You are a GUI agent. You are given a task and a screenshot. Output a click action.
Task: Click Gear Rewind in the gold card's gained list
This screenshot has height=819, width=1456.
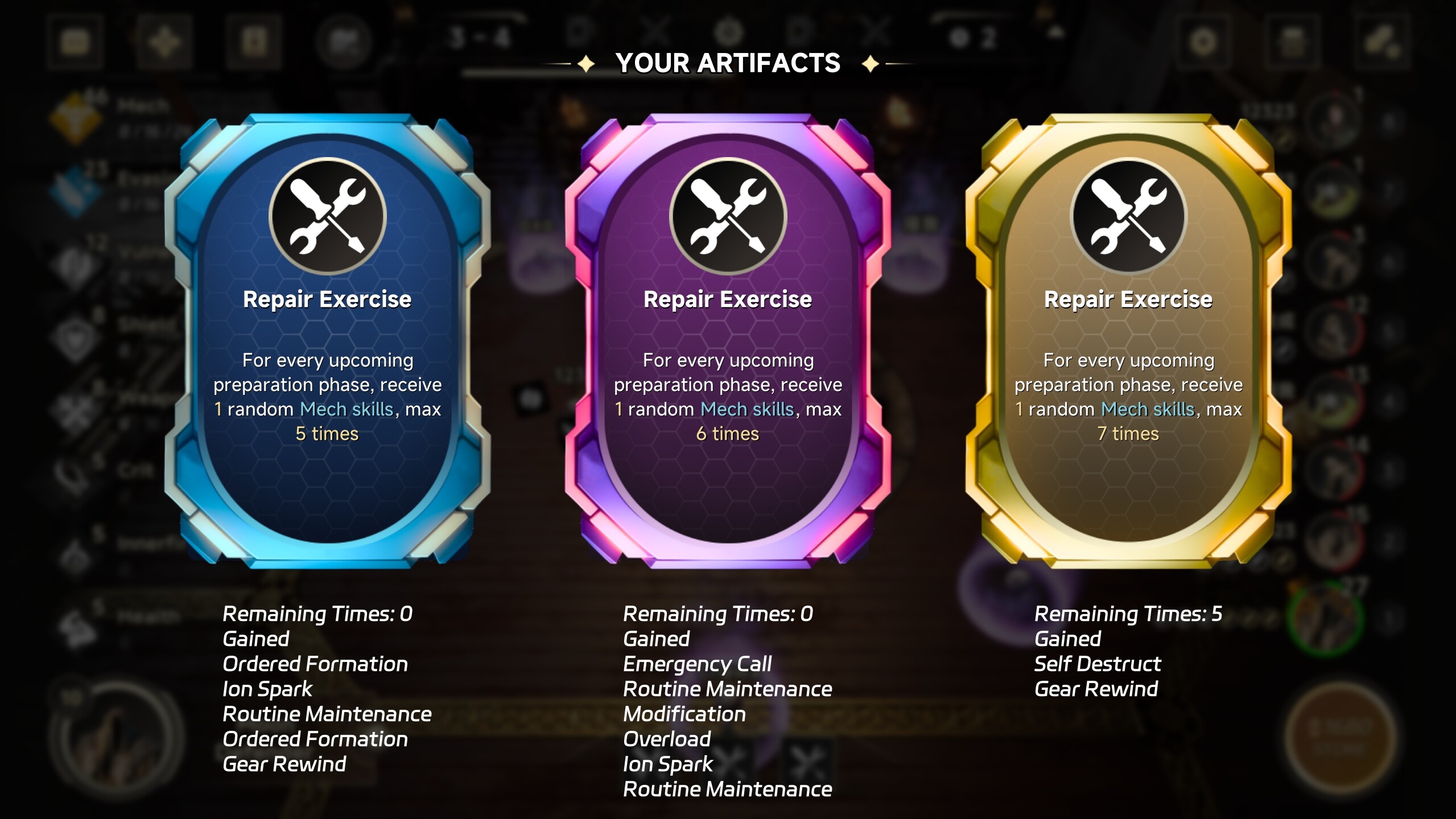[1096, 689]
